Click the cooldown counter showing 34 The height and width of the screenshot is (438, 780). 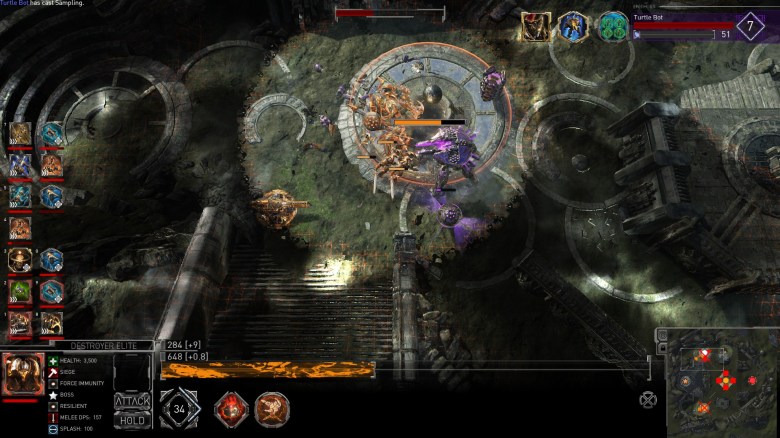[x=179, y=409]
